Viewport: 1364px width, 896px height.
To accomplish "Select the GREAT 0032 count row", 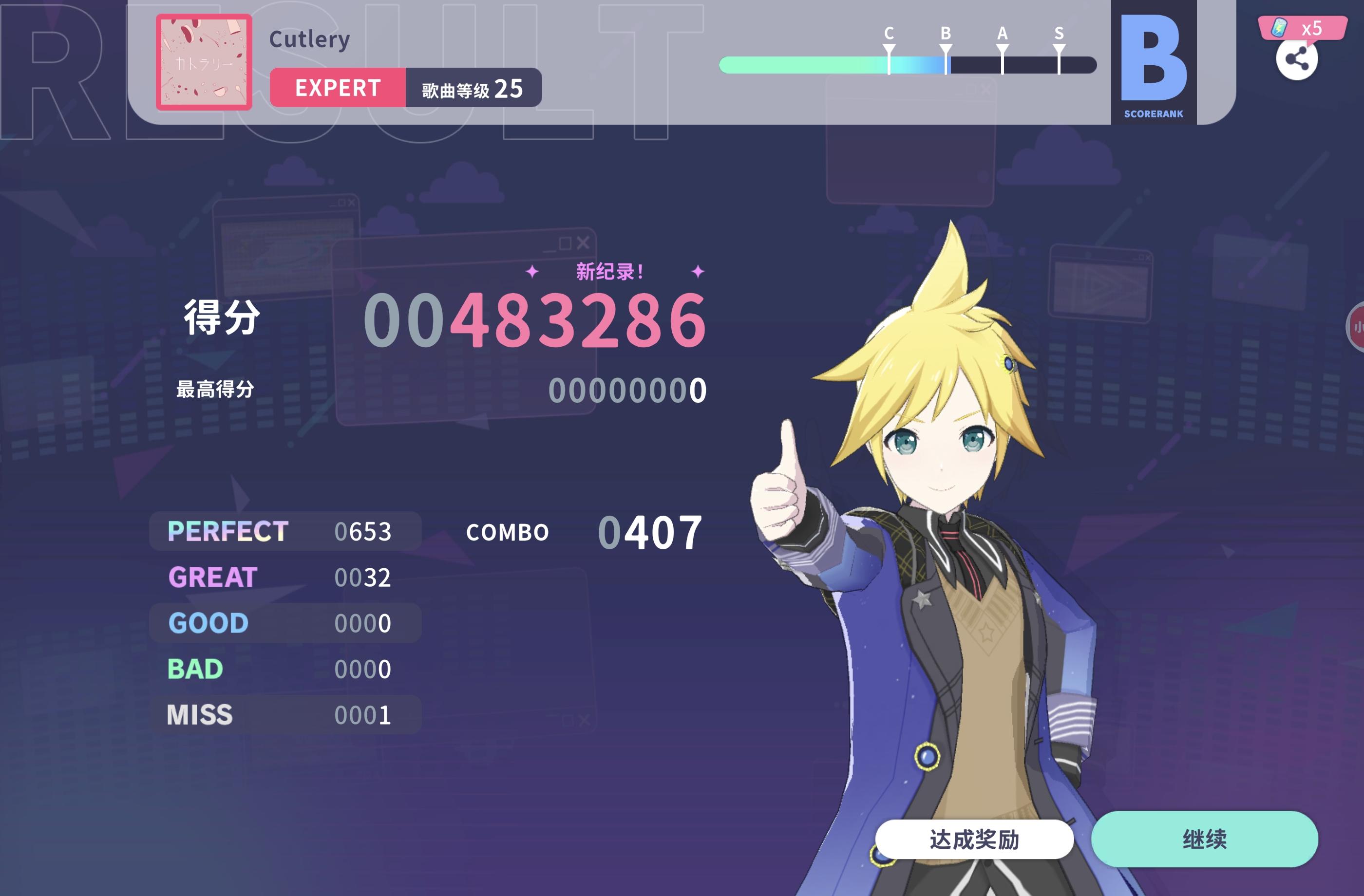I will (x=285, y=577).
